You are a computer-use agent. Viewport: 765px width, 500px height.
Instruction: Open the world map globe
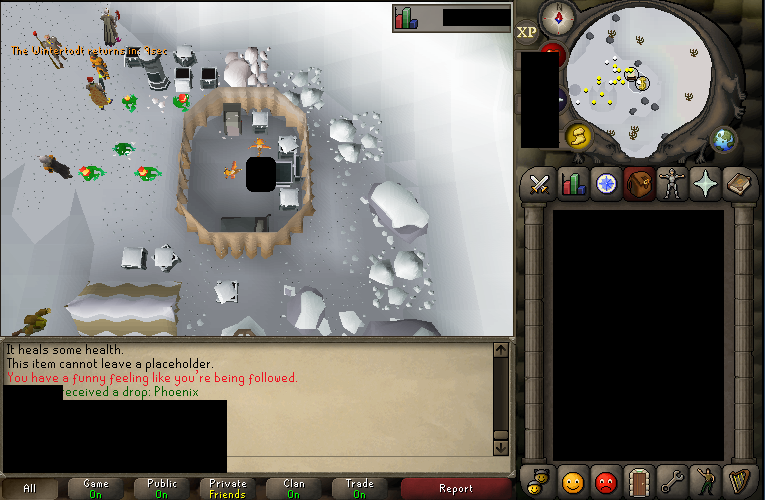click(x=723, y=141)
